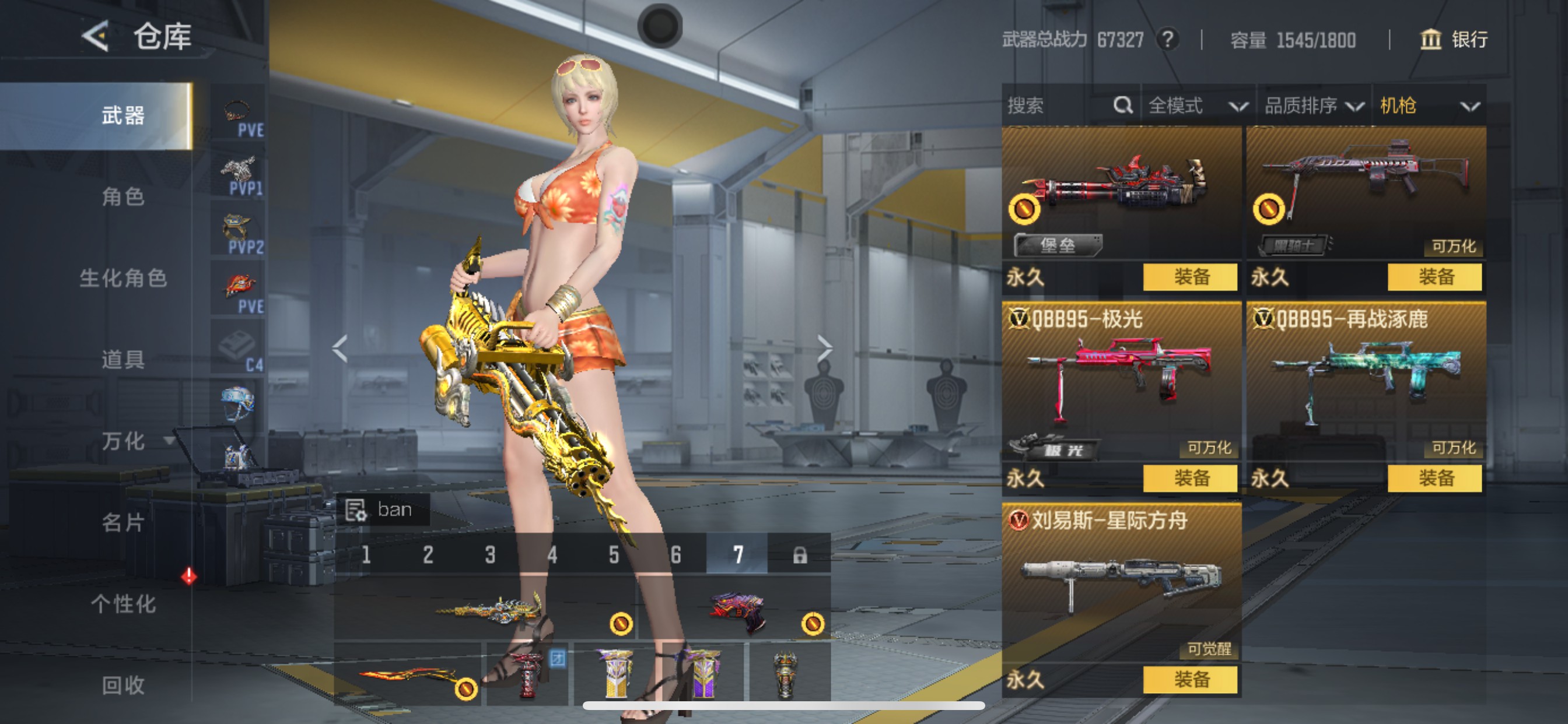Click the weapon power question mark help
Image resolution: width=1568 pixels, height=724 pixels.
pyautogui.click(x=1167, y=40)
